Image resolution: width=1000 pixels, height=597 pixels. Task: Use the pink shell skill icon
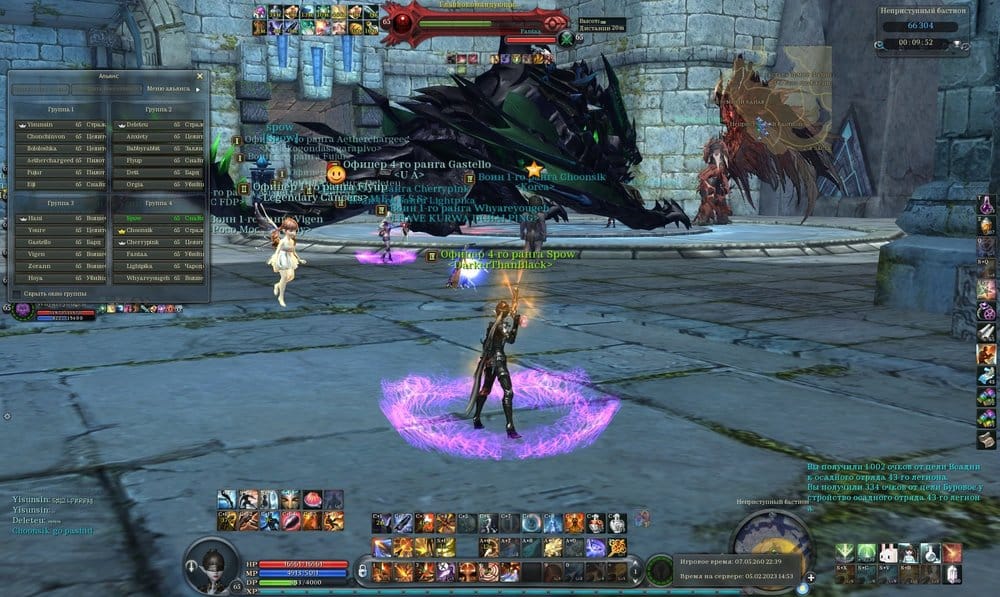coord(314,499)
